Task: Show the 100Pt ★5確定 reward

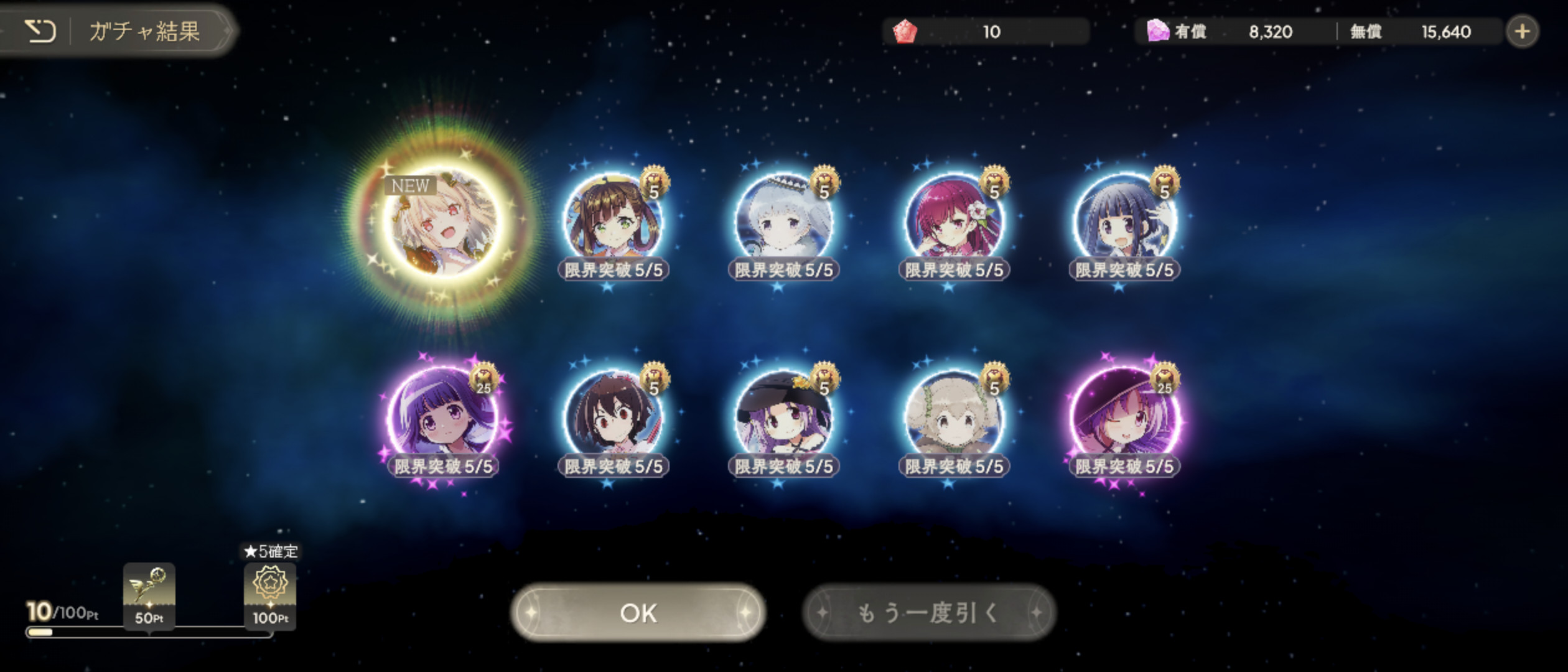Action: point(270,595)
